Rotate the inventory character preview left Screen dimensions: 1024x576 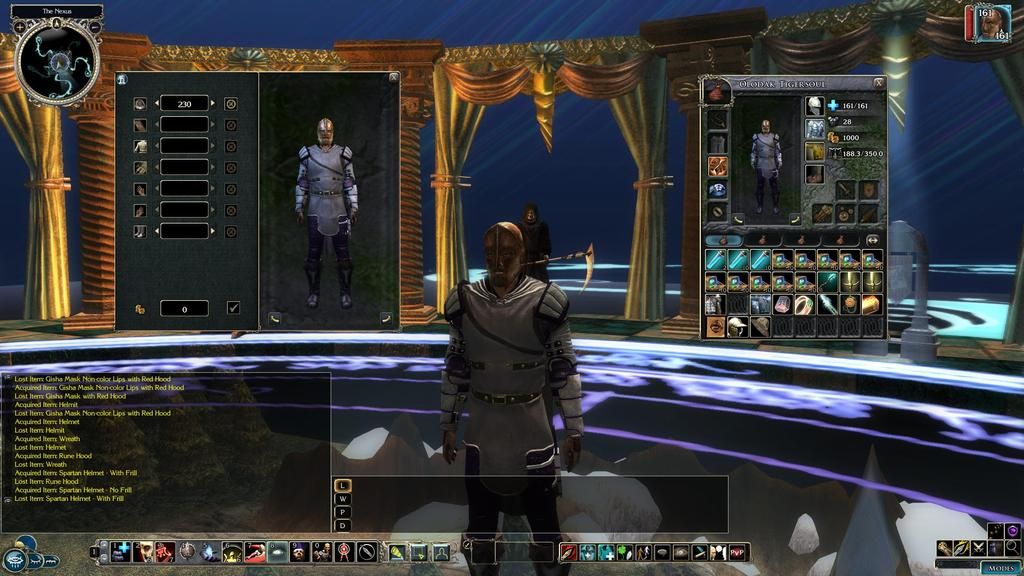[x=738, y=219]
